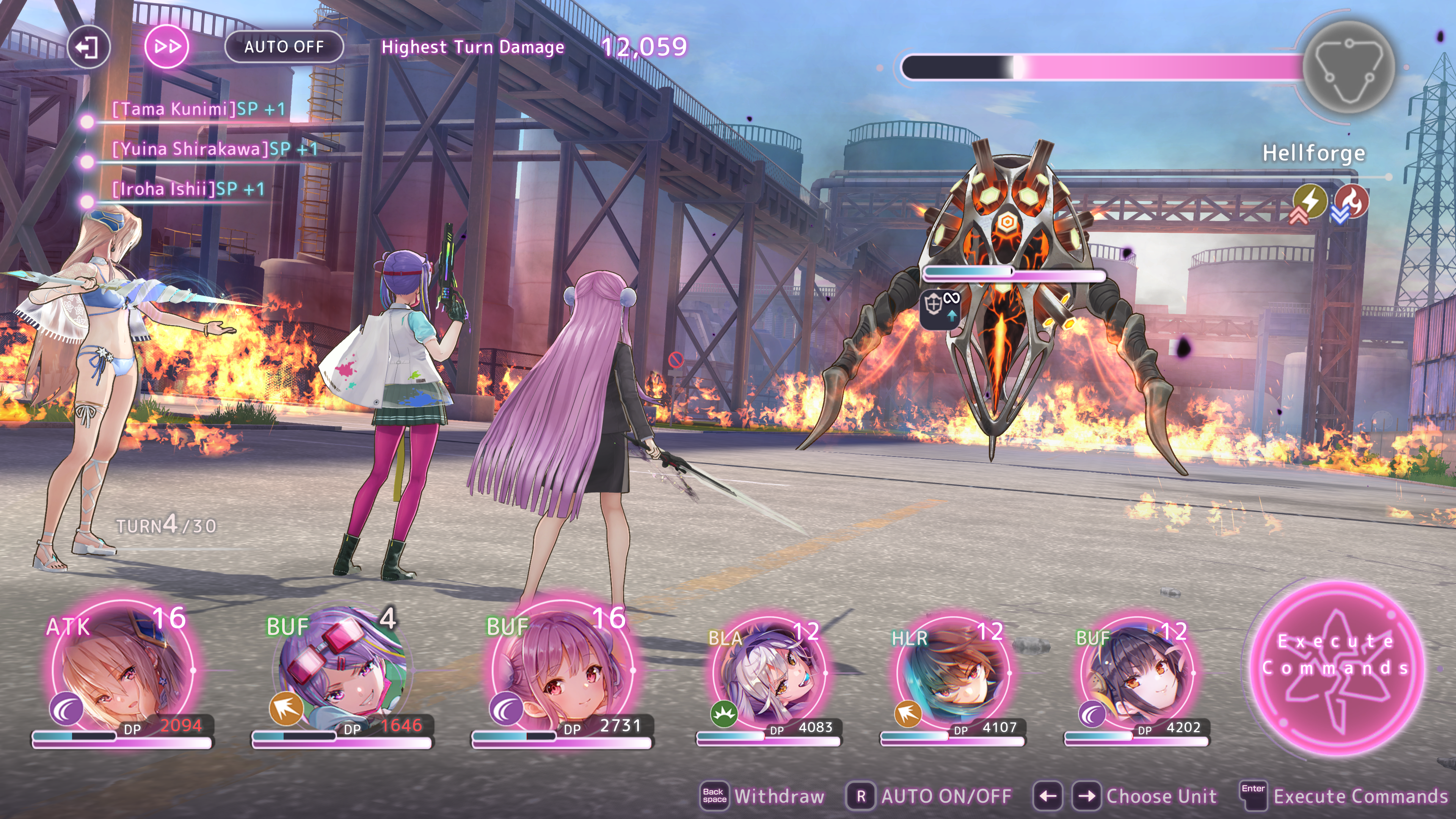Image resolution: width=1456 pixels, height=819 pixels.
Task: Confirm with the Execute Commands button
Action: click(x=1337, y=667)
